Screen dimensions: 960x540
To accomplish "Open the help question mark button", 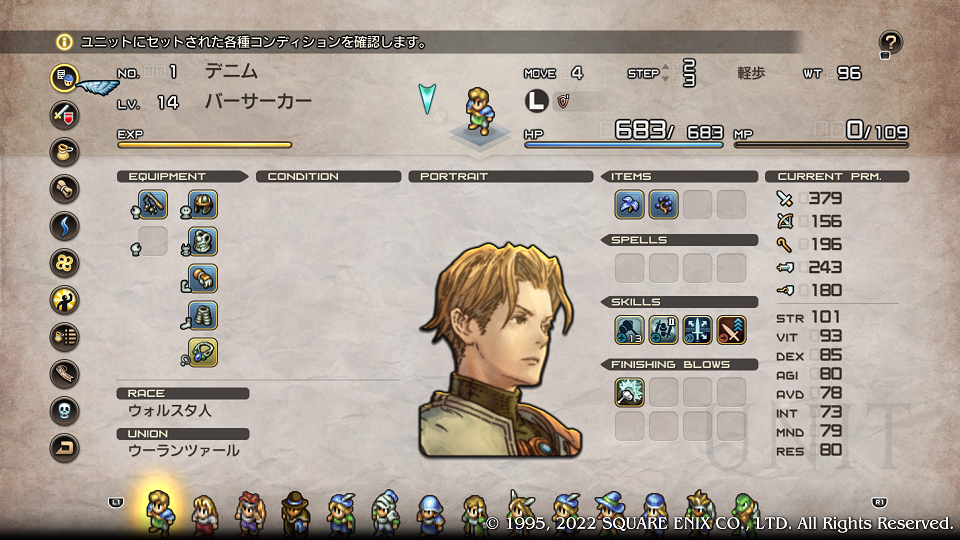I will pyautogui.click(x=890, y=42).
